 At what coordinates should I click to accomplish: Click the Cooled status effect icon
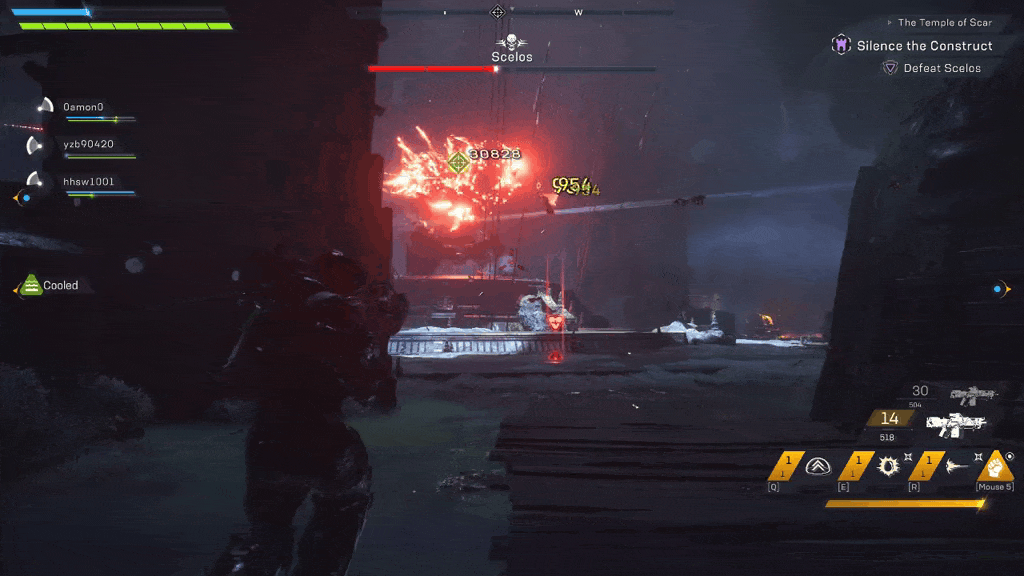31,286
